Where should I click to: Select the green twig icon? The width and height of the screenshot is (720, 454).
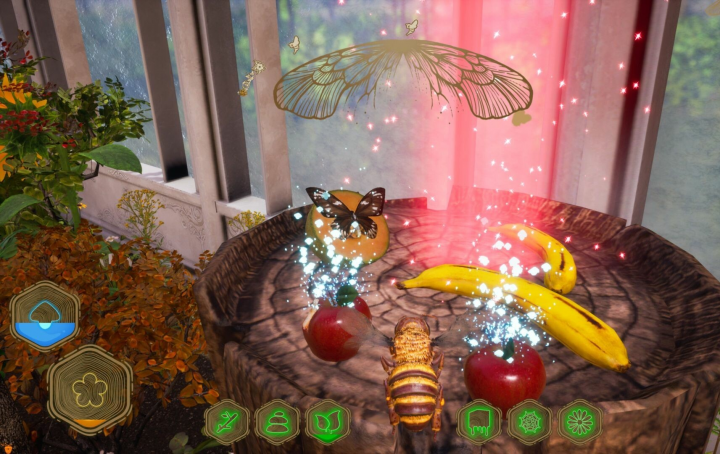tap(227, 422)
